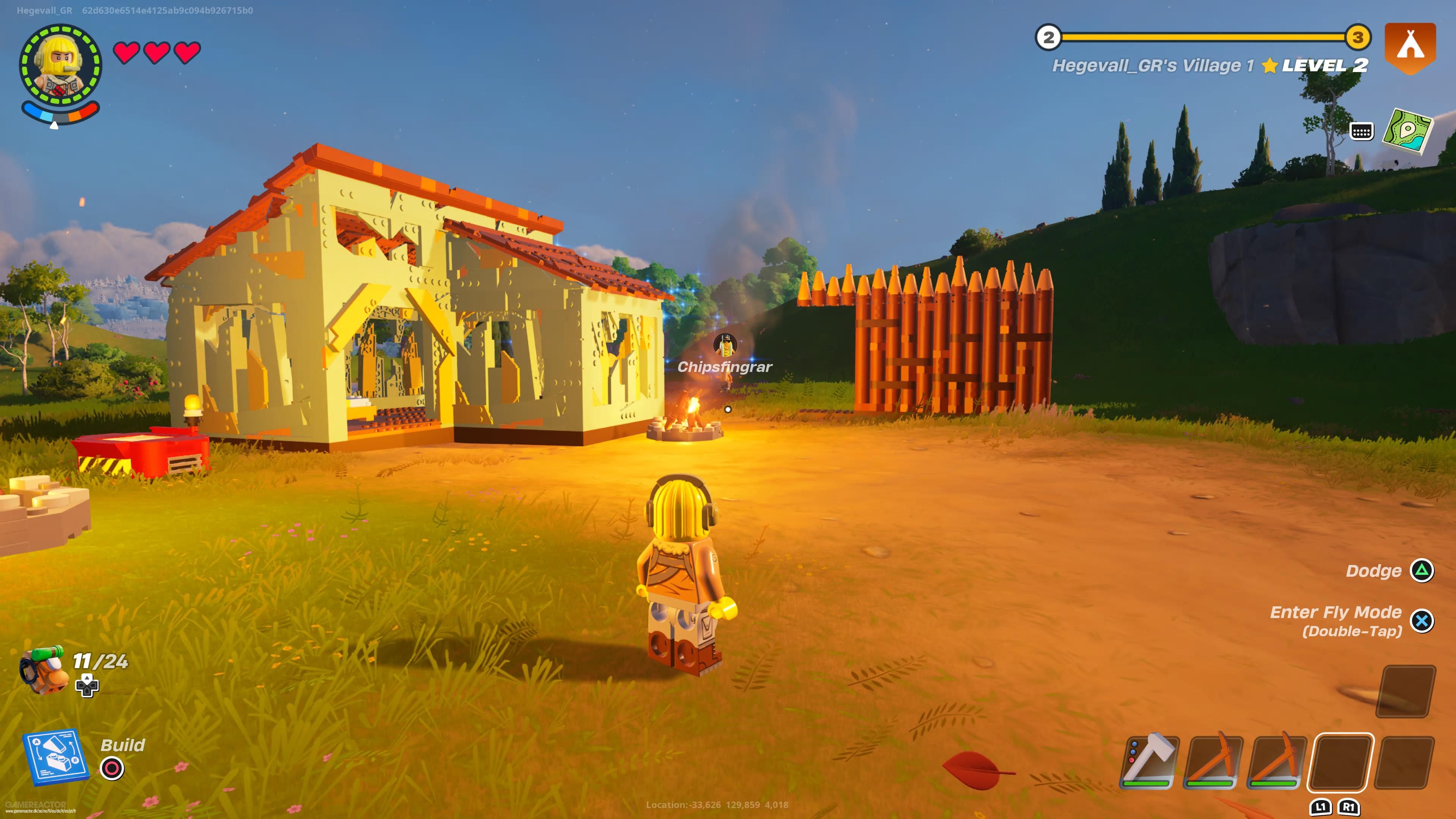Viewport: 1456px width, 819px height.
Task: Open Hegevall_GR's Village 1 details
Action: coord(1155,66)
